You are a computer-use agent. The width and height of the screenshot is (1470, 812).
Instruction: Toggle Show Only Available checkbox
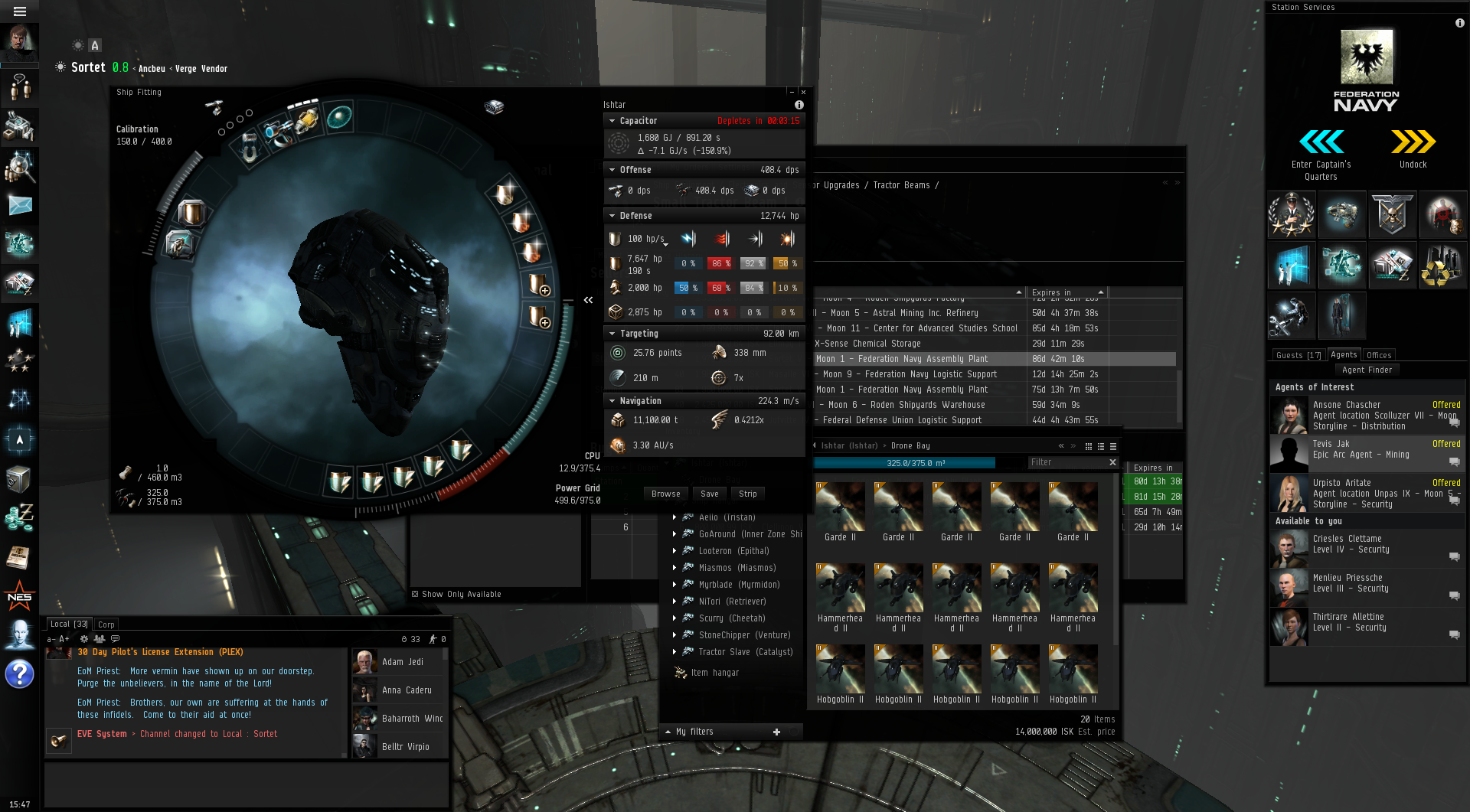pos(415,594)
